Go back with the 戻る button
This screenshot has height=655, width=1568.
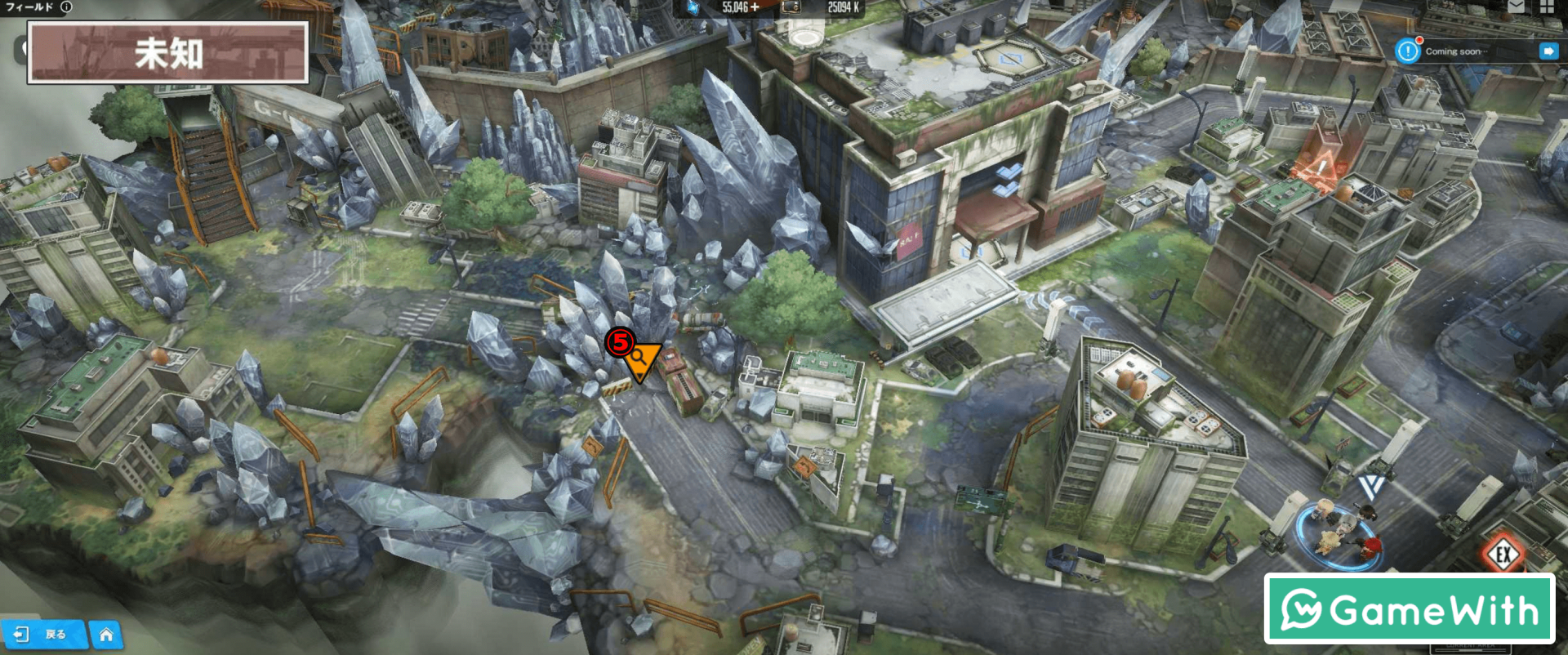tap(45, 635)
